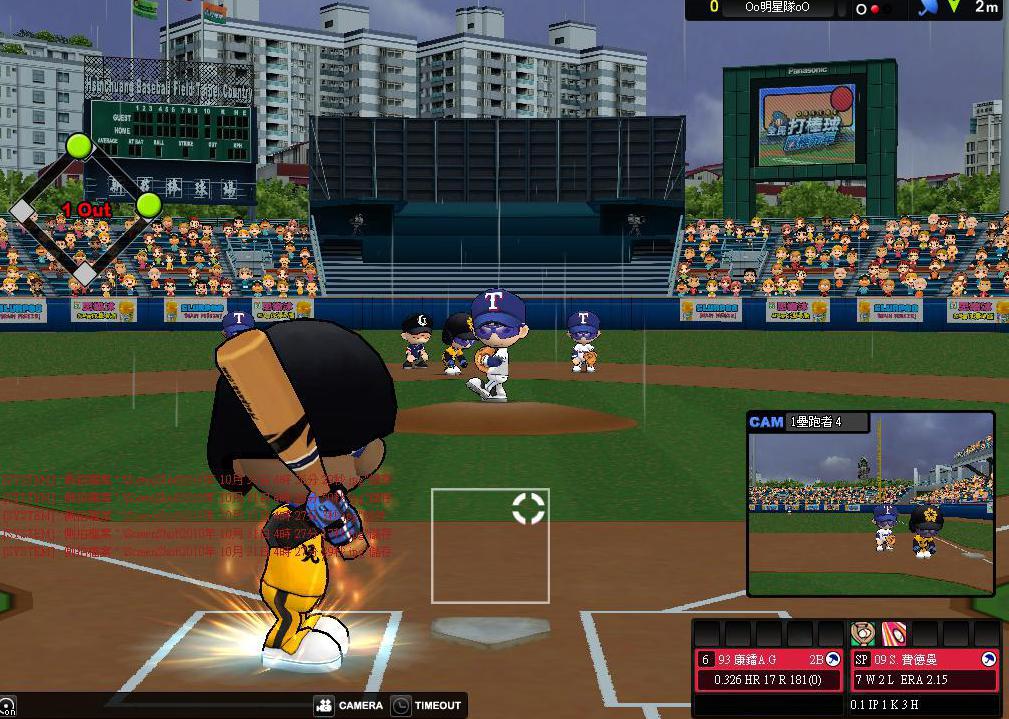The image size is (1009, 719).
Task: Call a TIMEOUT
Action: (x=427, y=705)
